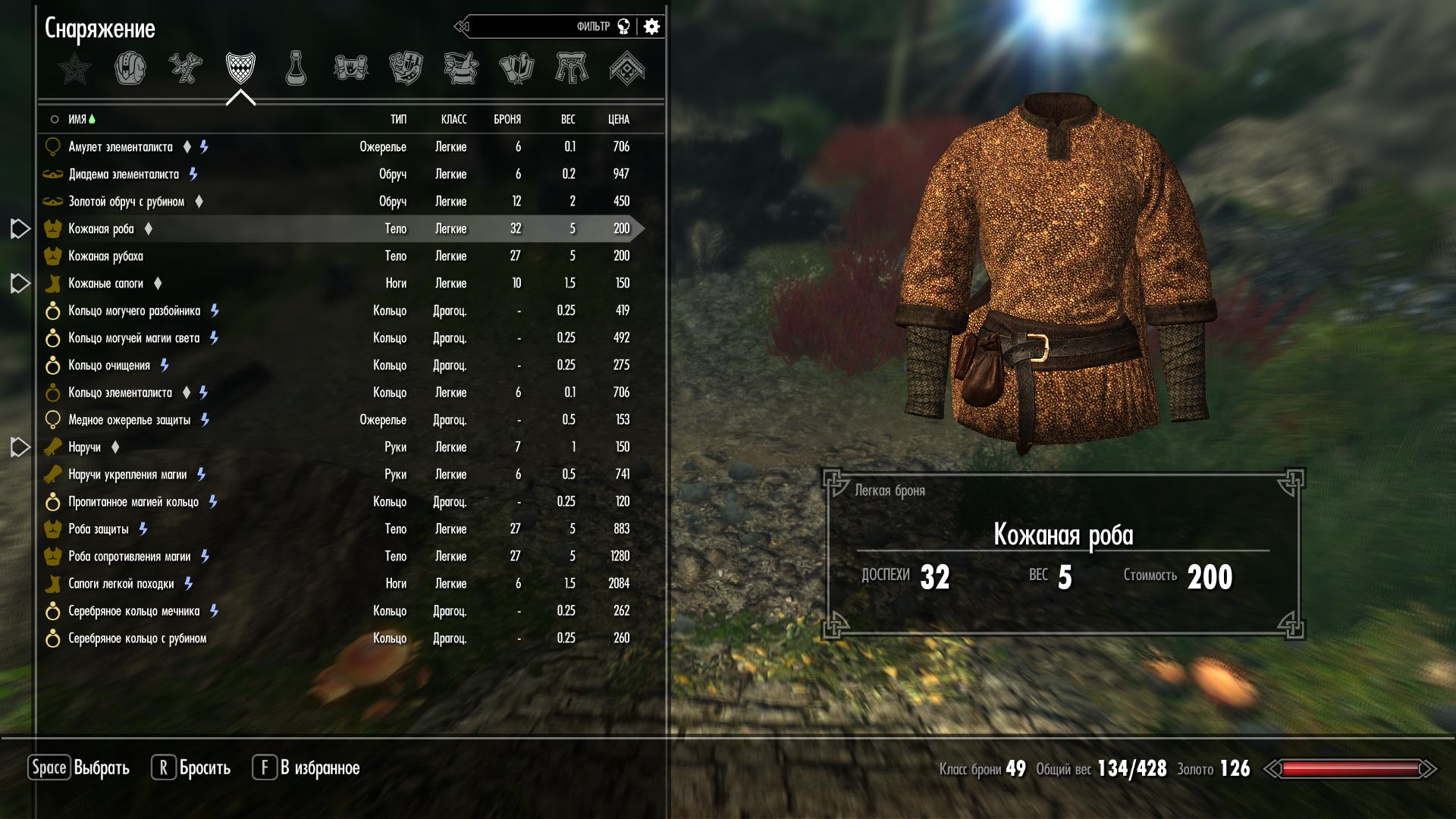The image size is (1456, 819).
Task: Sort the list by the ЦЕНА column
Action: (618, 119)
